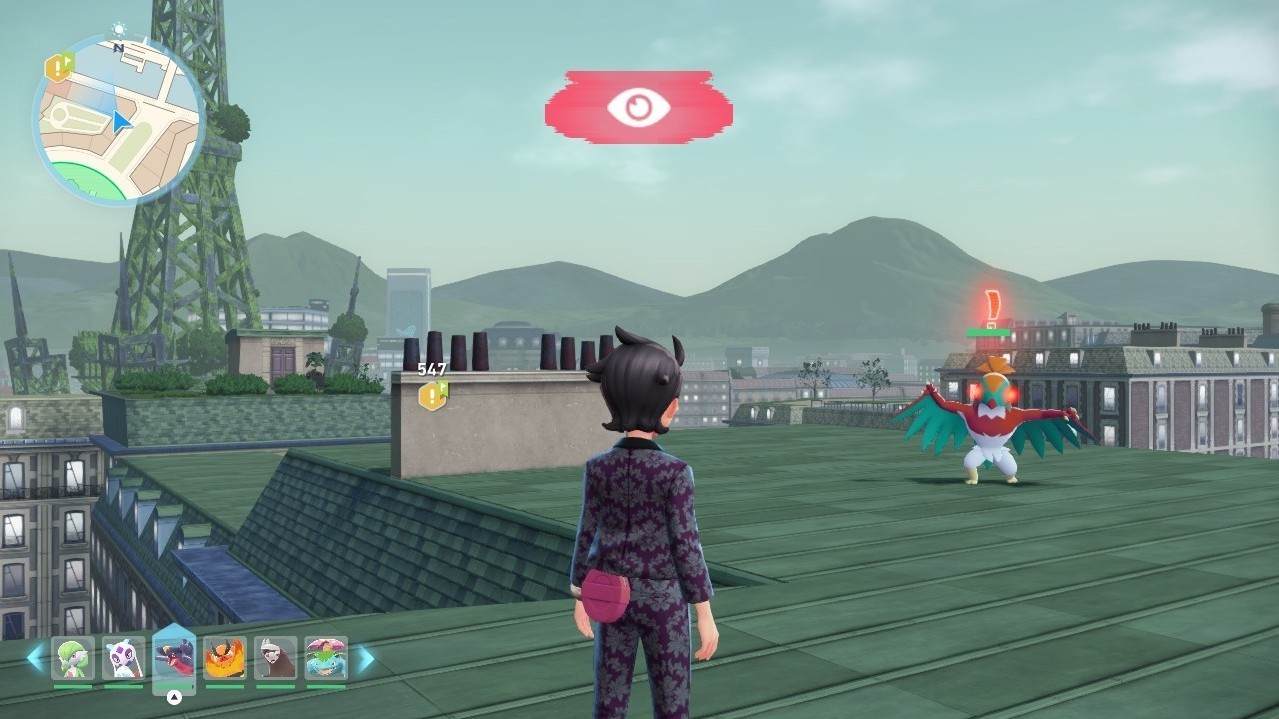1279x719 pixels.
Task: Select the brown and white Pokémon slot
Action: [275, 658]
